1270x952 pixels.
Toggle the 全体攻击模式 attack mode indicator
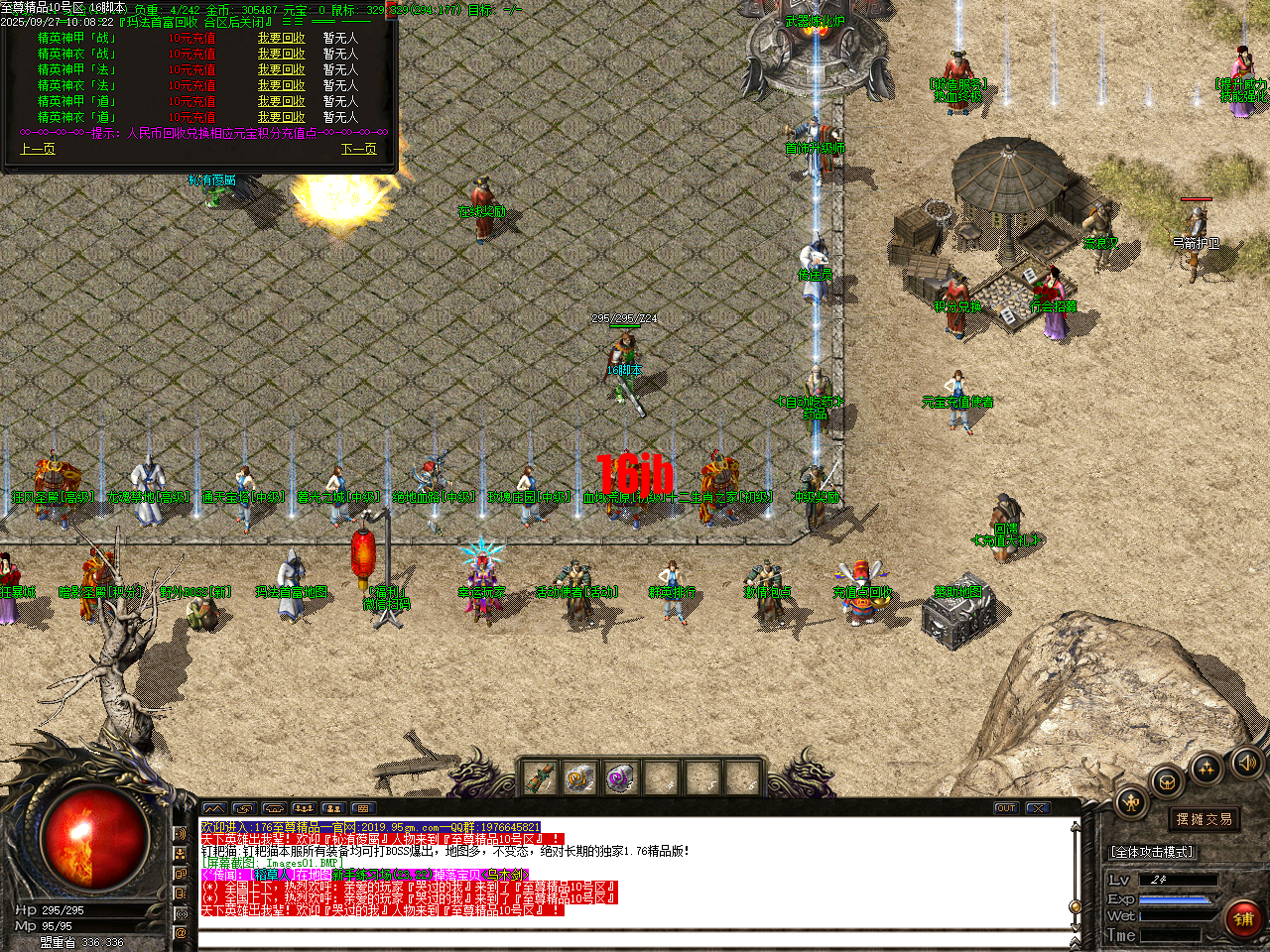click(x=1152, y=851)
